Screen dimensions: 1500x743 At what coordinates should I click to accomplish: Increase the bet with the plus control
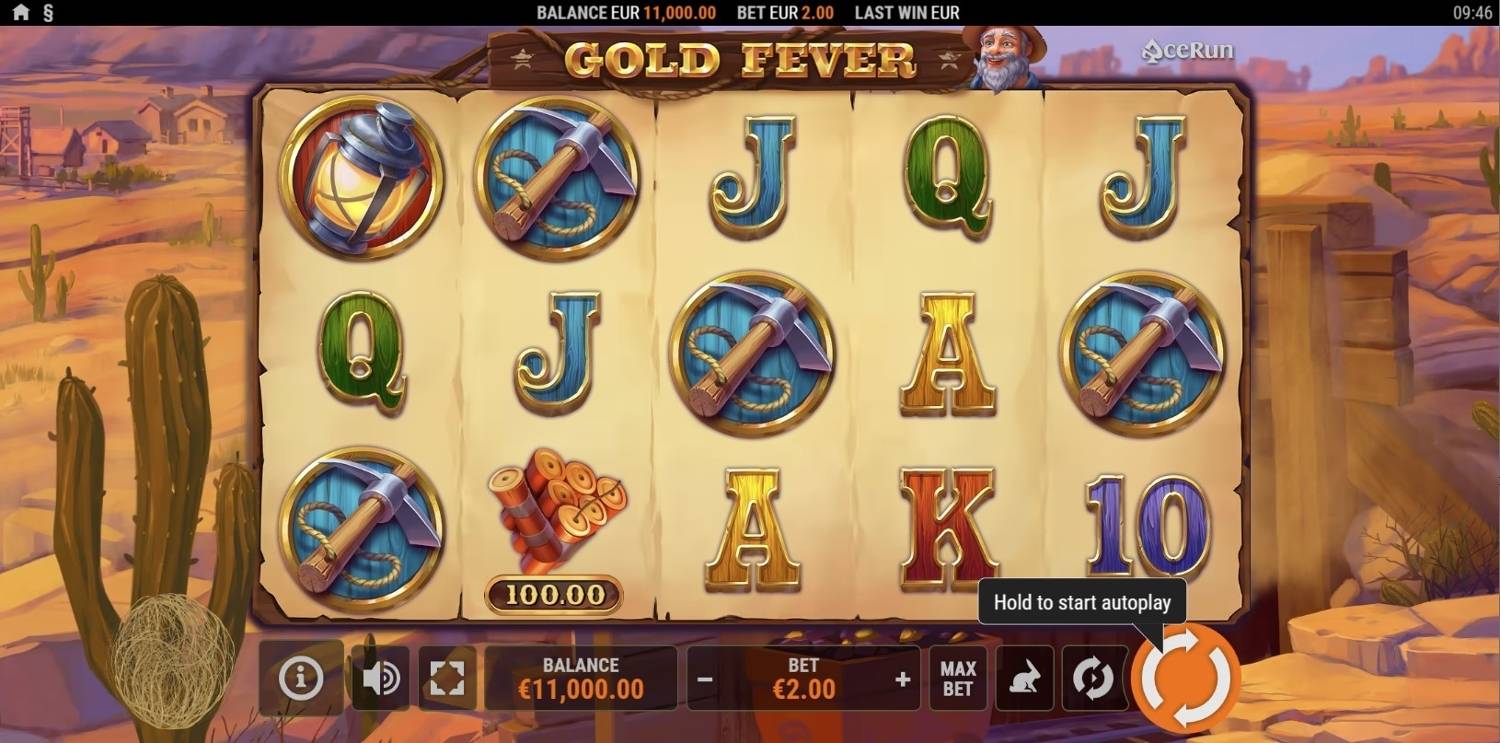tap(903, 678)
